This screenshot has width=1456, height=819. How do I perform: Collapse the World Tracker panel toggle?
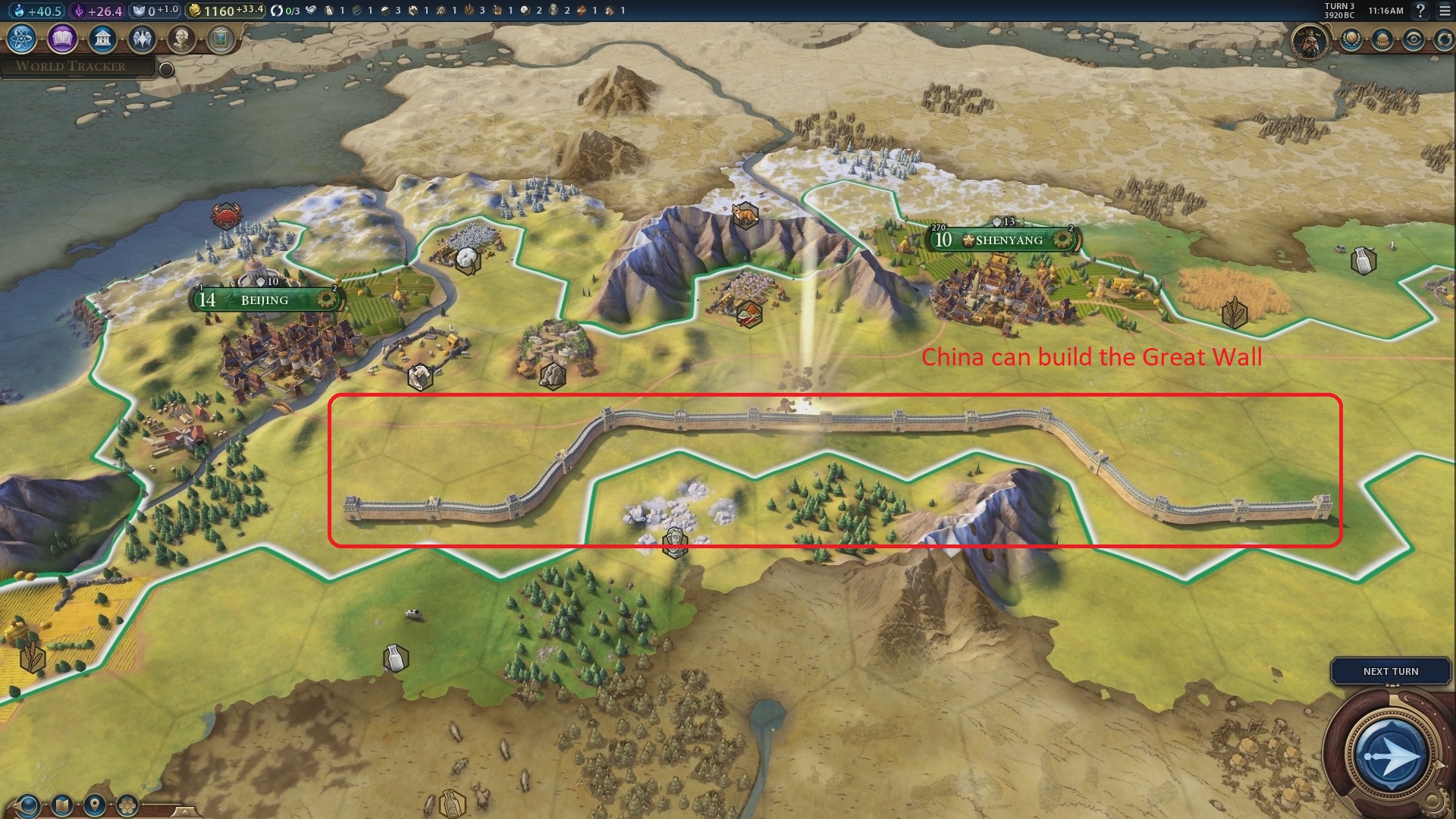click(x=166, y=67)
